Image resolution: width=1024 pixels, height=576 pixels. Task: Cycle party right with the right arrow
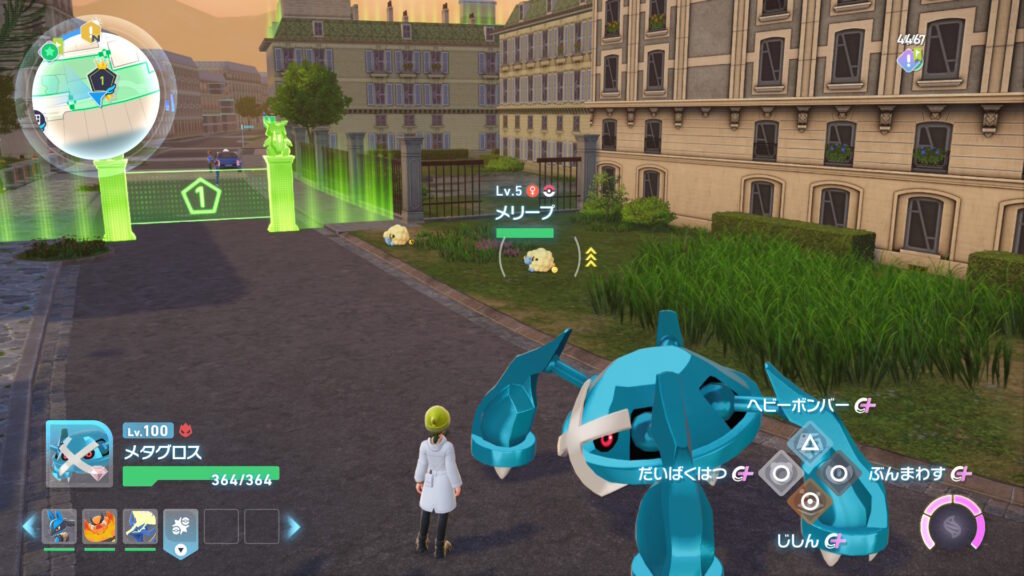[x=294, y=526]
